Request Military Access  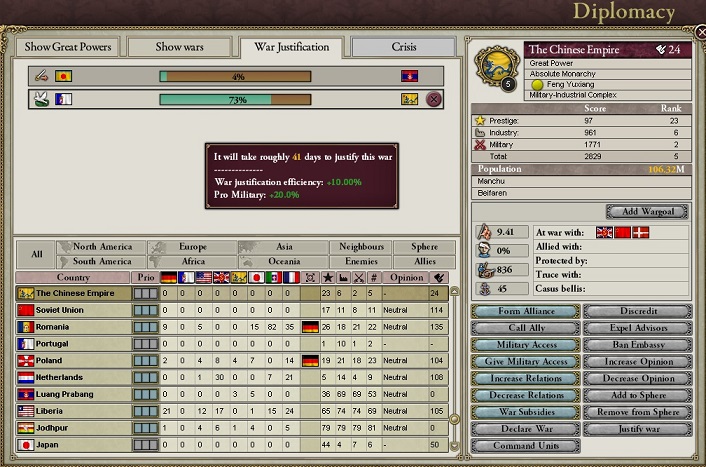click(525, 345)
